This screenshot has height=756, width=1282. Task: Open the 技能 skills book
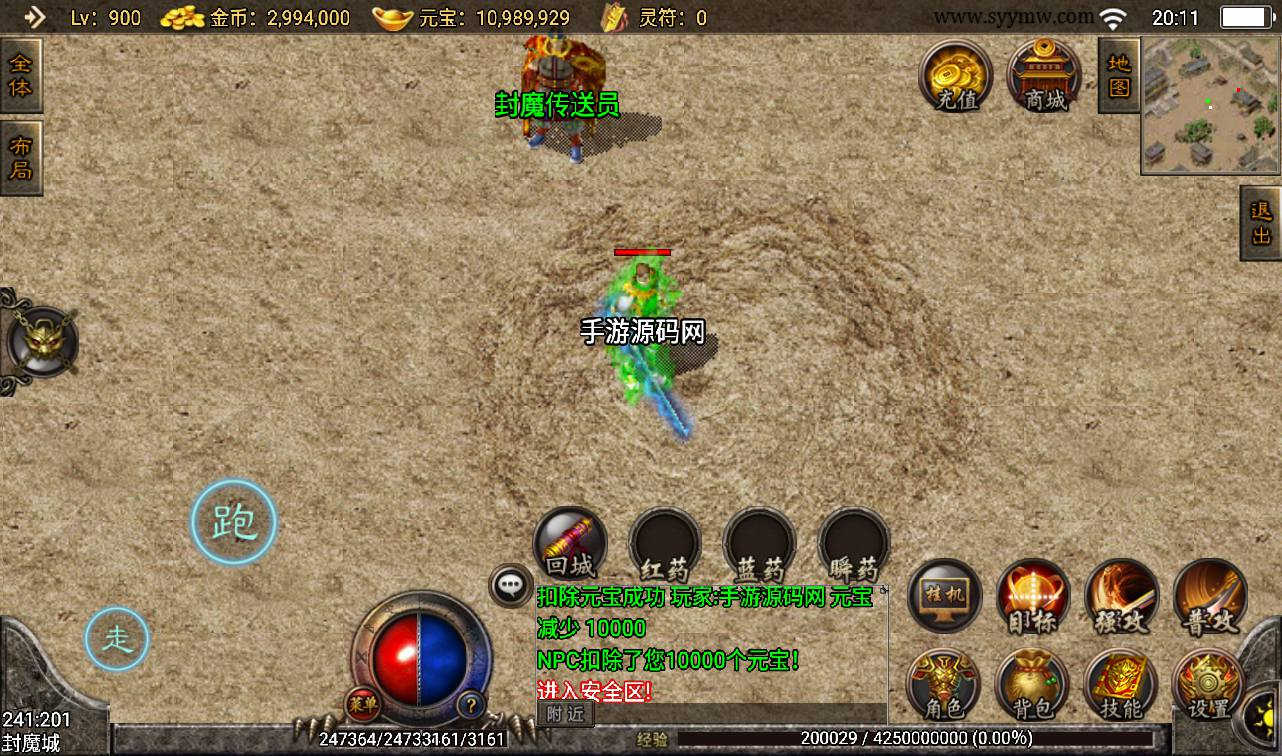click(1120, 685)
